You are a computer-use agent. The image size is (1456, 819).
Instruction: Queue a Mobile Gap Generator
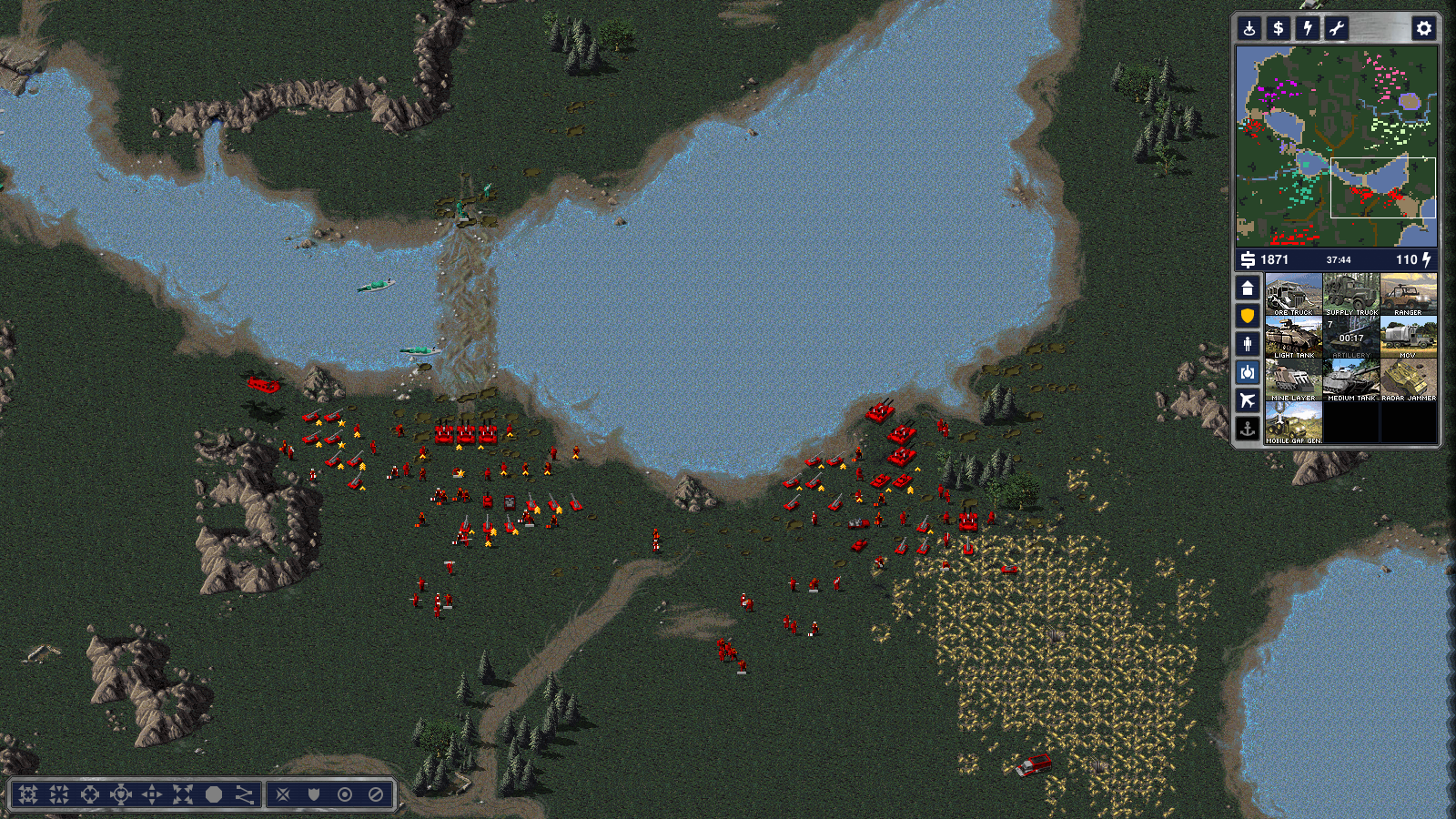1293,422
